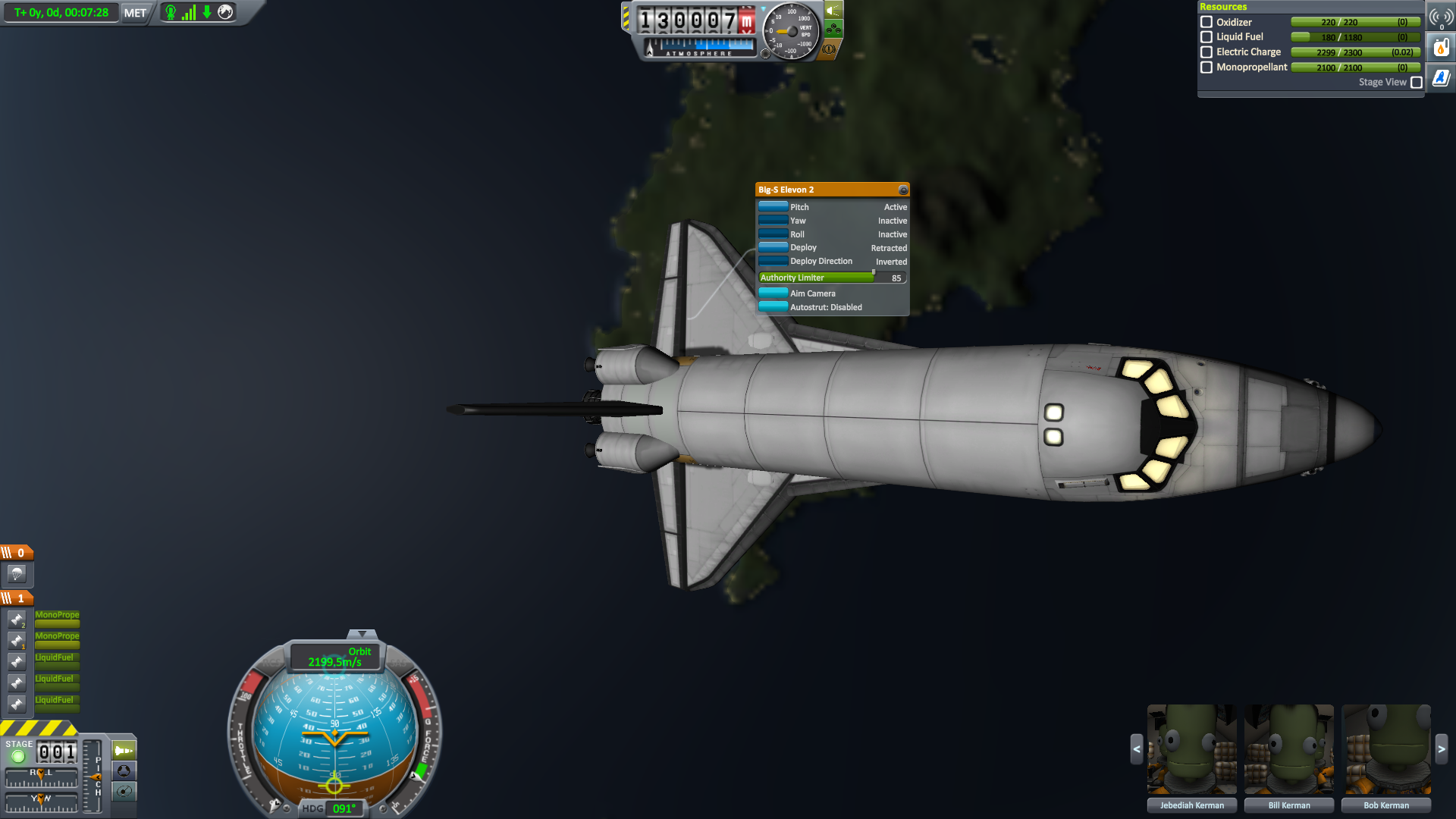Viewport: 1456px width, 819px height.
Task: Toggle the elevon's Yaw control
Action: point(773,220)
